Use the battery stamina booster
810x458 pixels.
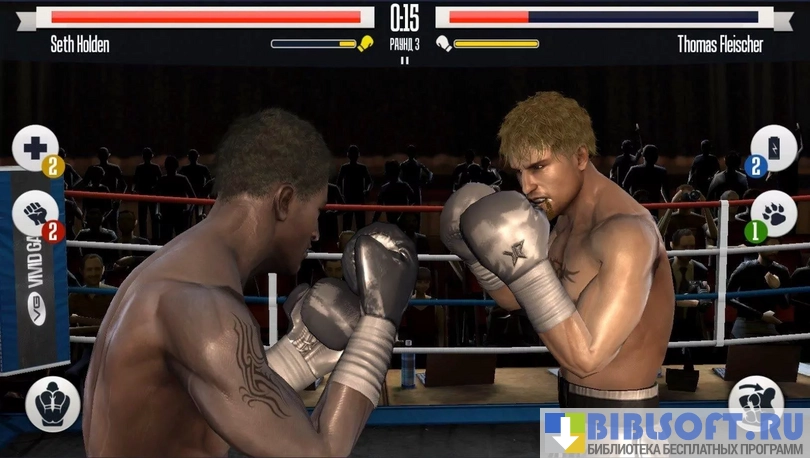772,149
